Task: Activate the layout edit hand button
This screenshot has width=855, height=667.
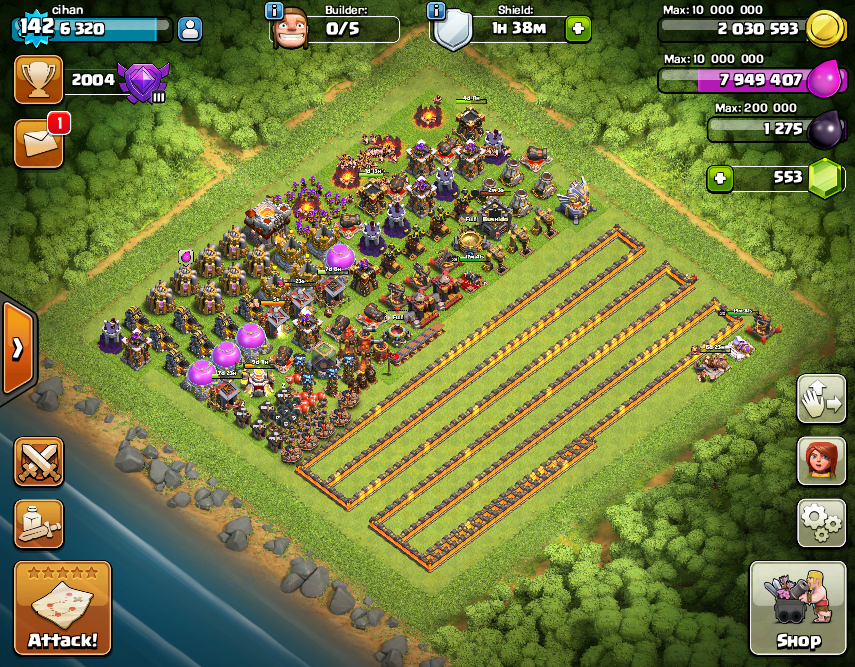Action: click(821, 400)
